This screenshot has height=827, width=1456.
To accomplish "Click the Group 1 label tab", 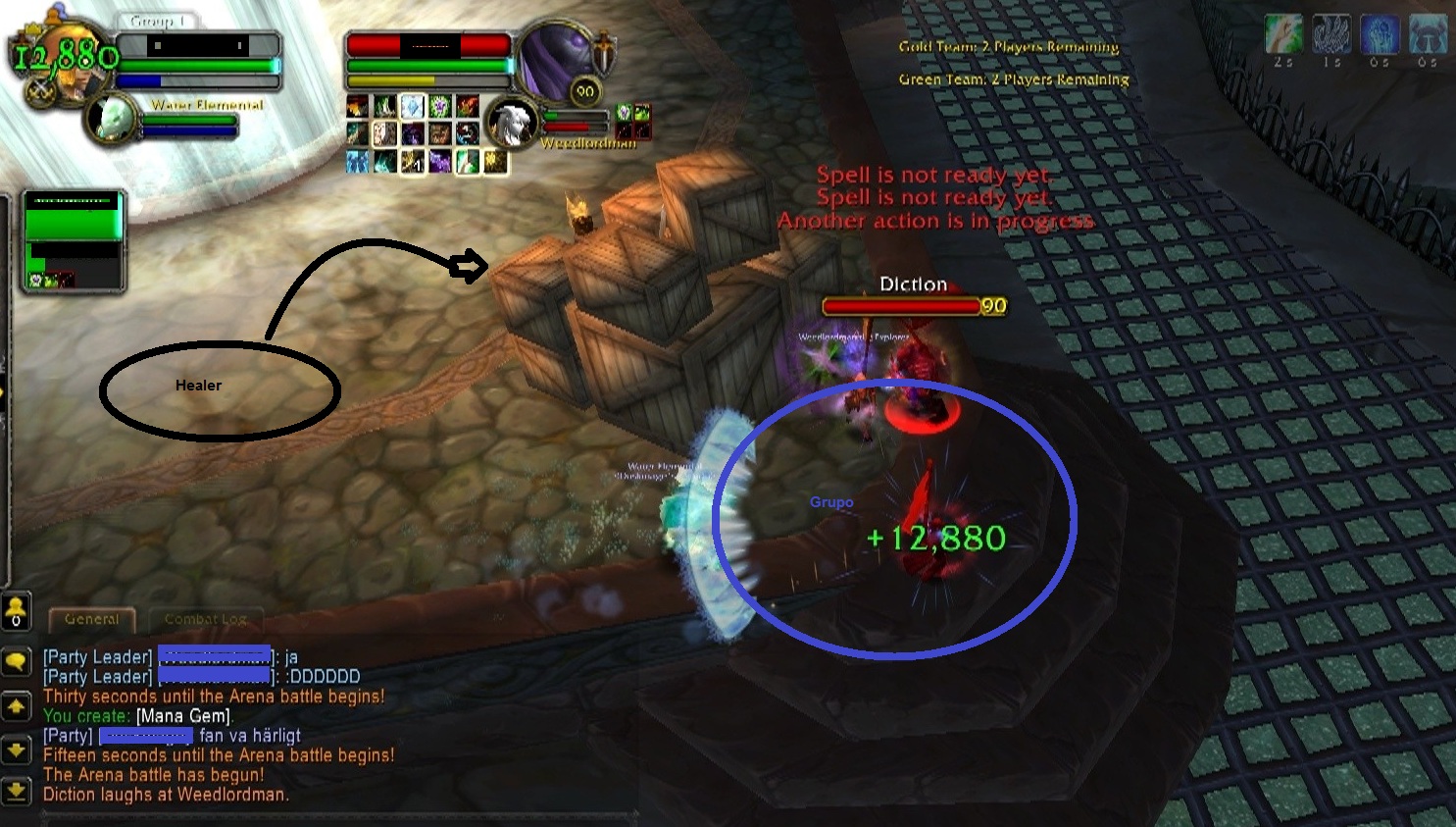I will (157, 21).
